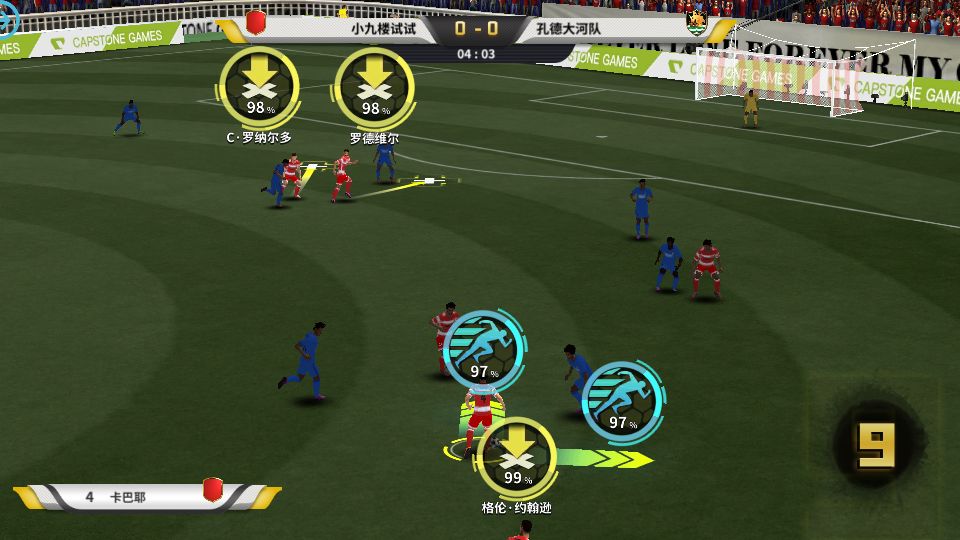The height and width of the screenshot is (540, 960).
Task: Choose the pass to C·罗纳尔多 at 98%
Action: 259,87
